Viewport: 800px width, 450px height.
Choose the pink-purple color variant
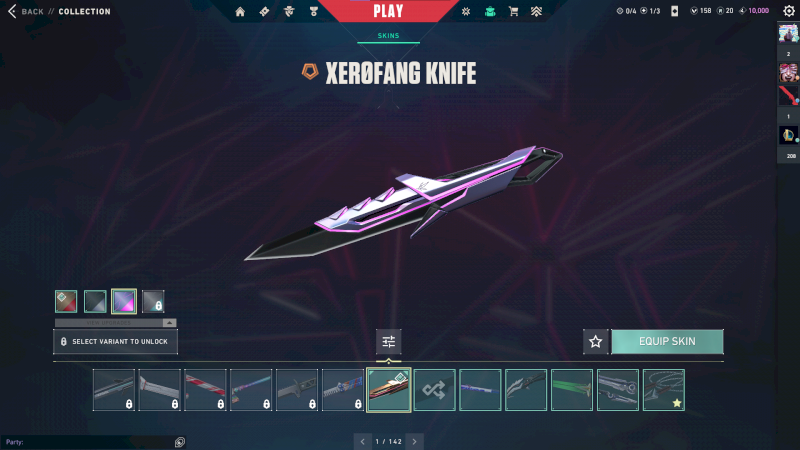coord(124,301)
